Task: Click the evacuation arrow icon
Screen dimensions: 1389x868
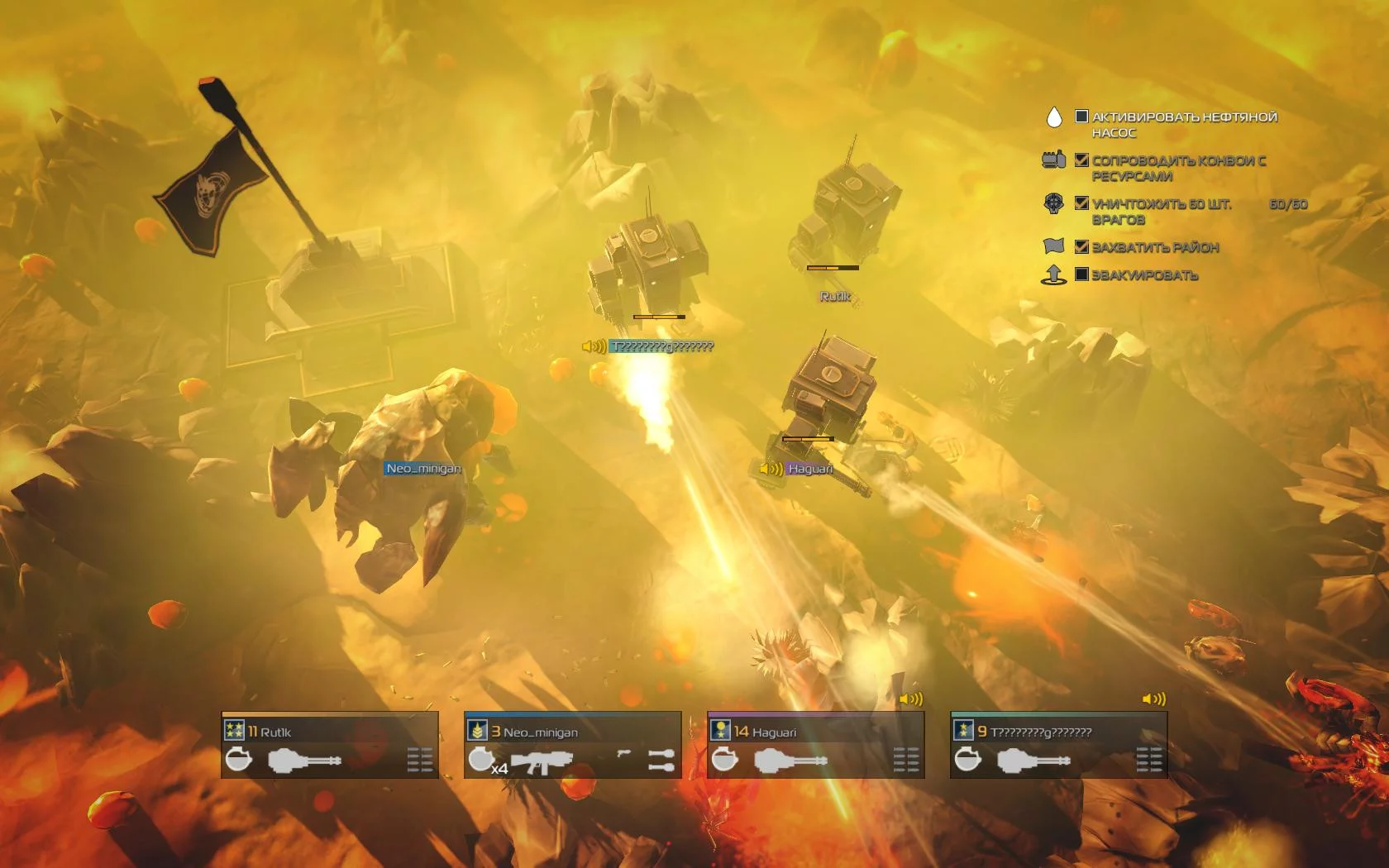Action: [1053, 274]
